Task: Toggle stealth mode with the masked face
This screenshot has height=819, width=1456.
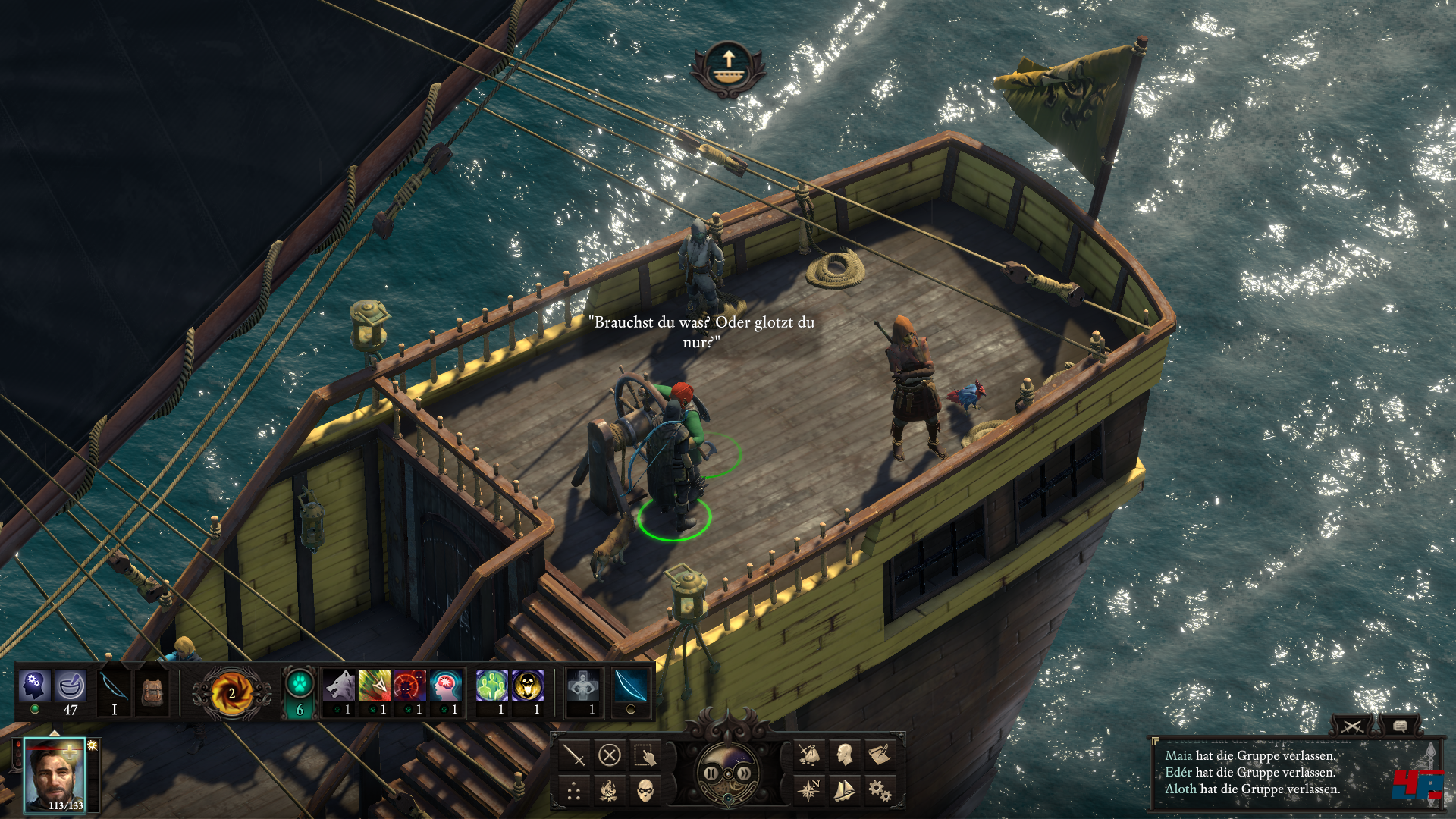Action: (645, 792)
